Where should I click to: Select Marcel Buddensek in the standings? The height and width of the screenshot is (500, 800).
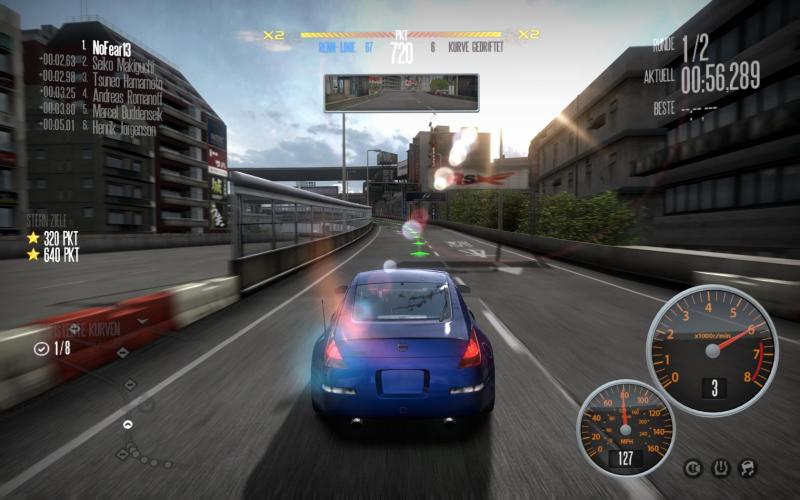(128, 109)
